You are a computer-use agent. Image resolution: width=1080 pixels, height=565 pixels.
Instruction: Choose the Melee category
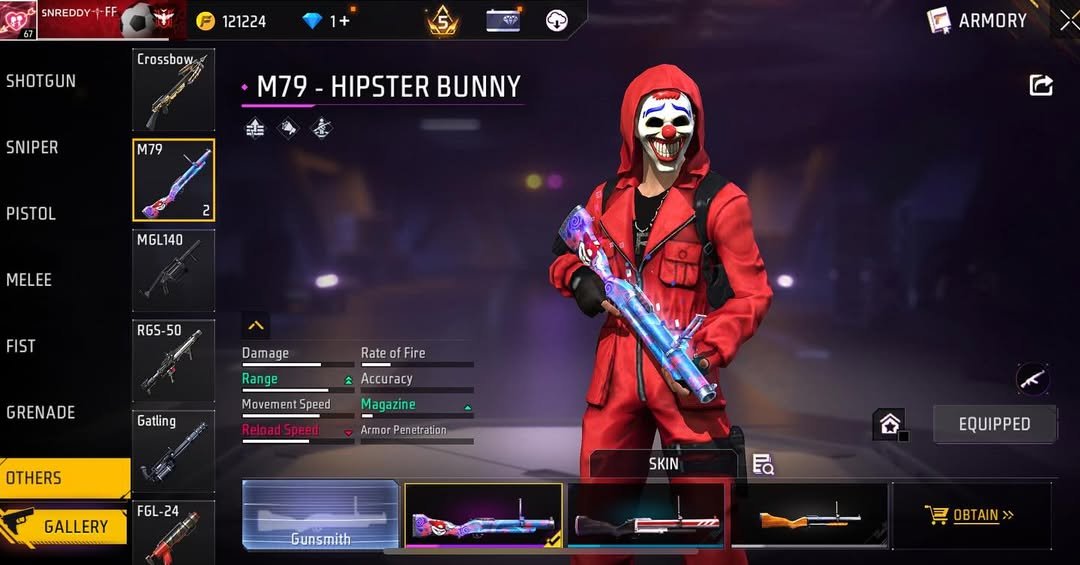[x=30, y=280]
